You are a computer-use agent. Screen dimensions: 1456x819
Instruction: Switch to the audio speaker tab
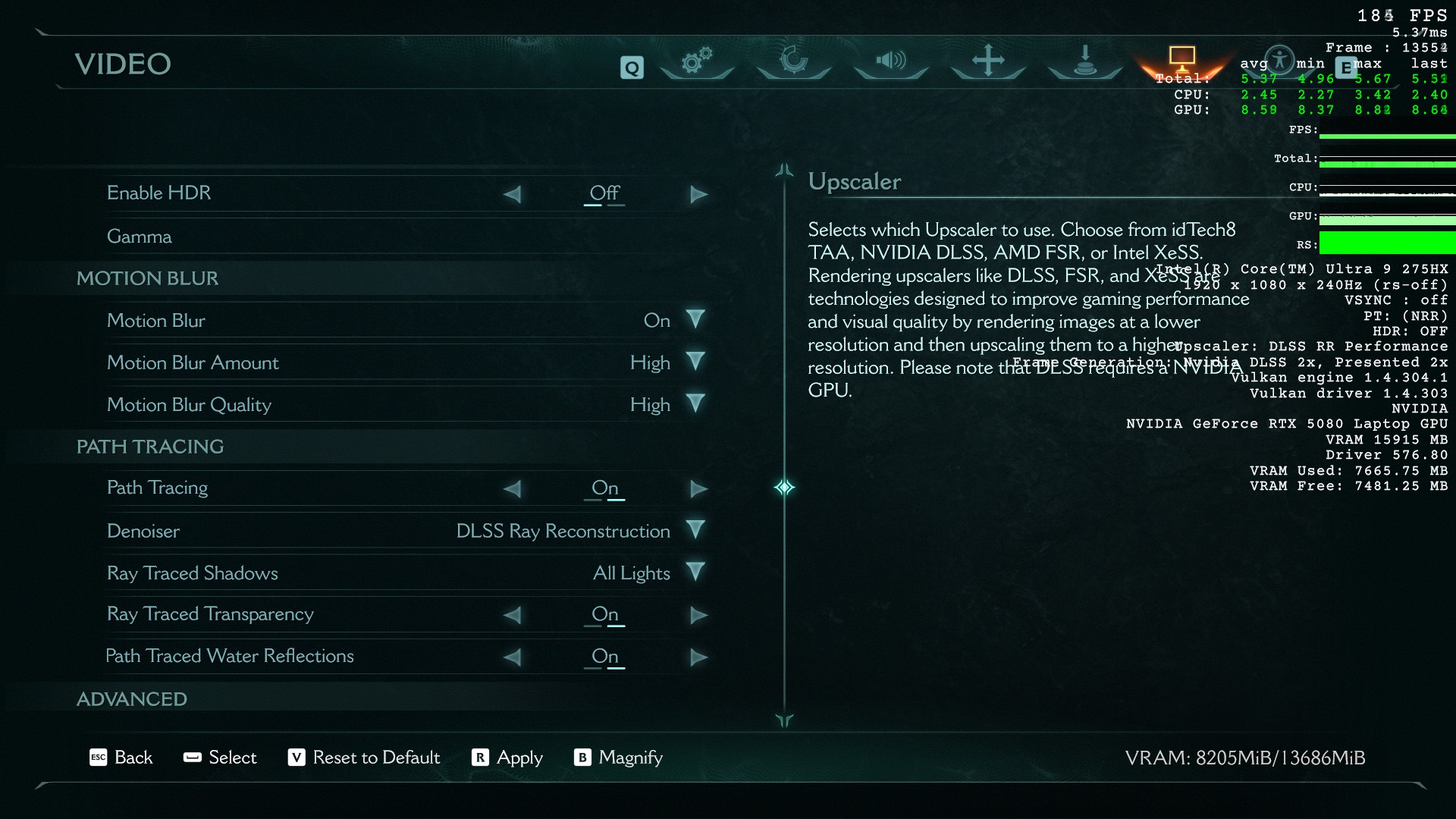891,61
